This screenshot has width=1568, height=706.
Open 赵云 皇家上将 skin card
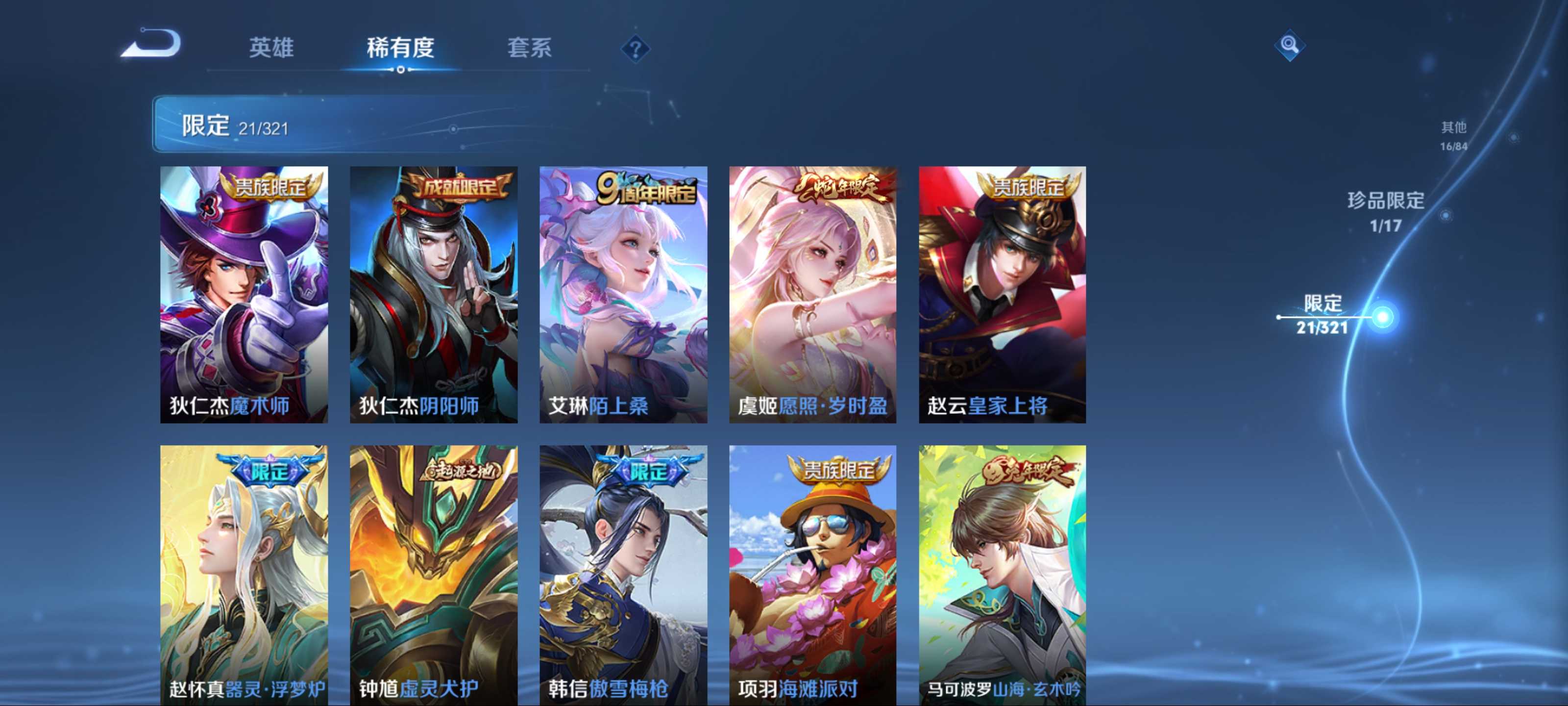click(x=1002, y=294)
